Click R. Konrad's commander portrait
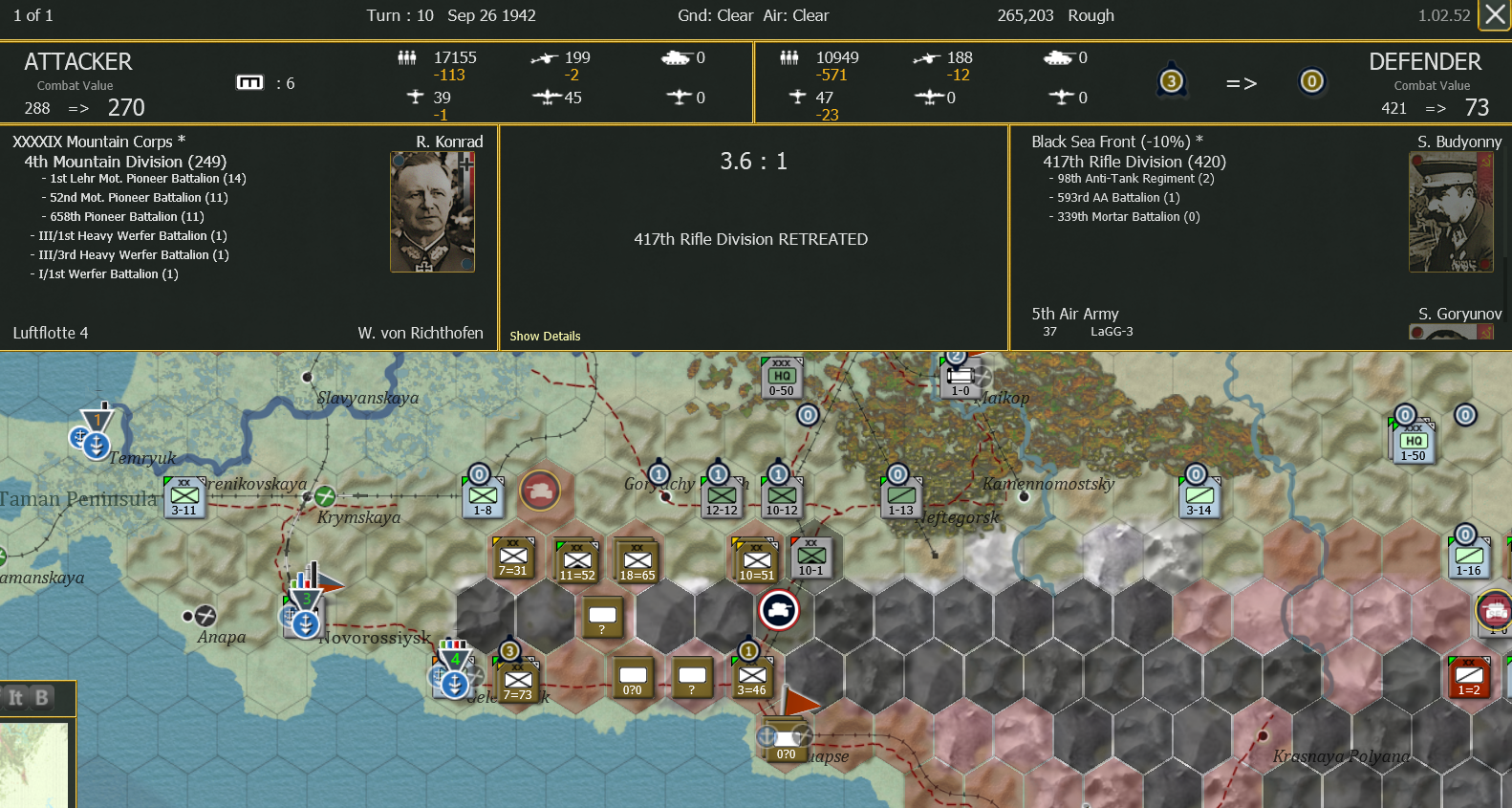This screenshot has width=1512, height=808. coord(432,211)
